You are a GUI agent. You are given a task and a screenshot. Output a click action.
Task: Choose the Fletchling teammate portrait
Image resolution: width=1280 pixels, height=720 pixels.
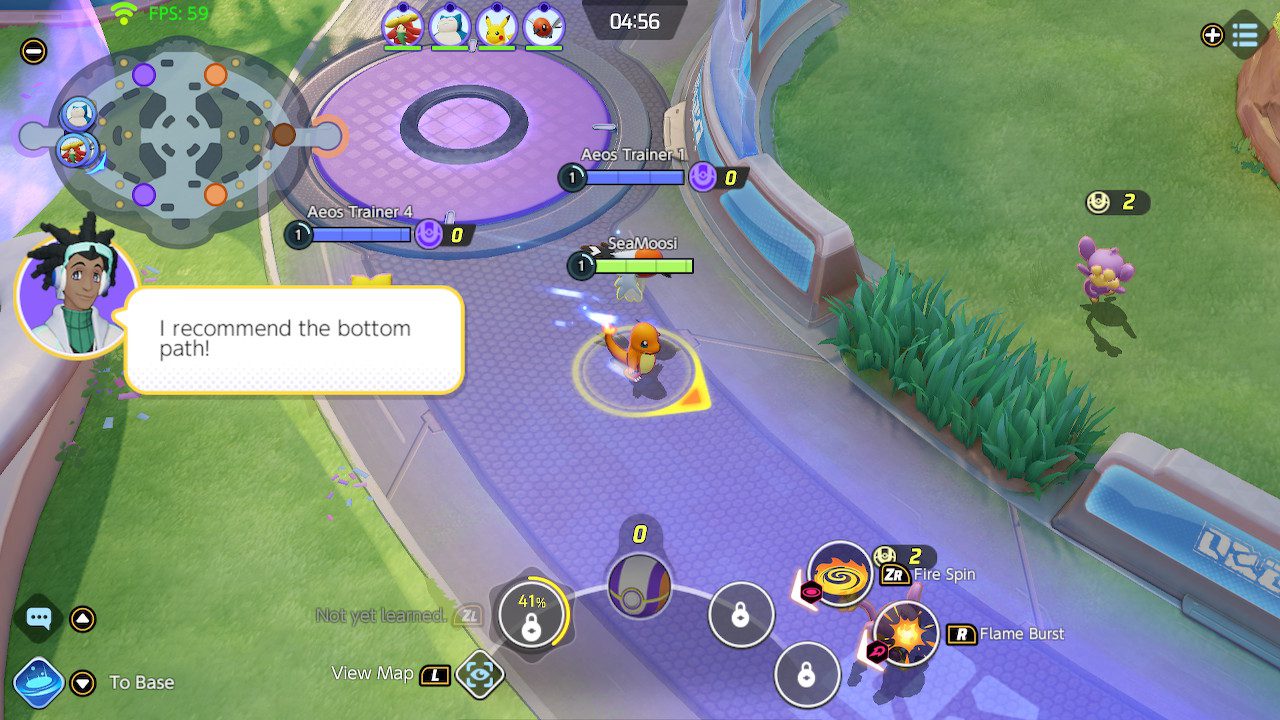click(x=543, y=27)
